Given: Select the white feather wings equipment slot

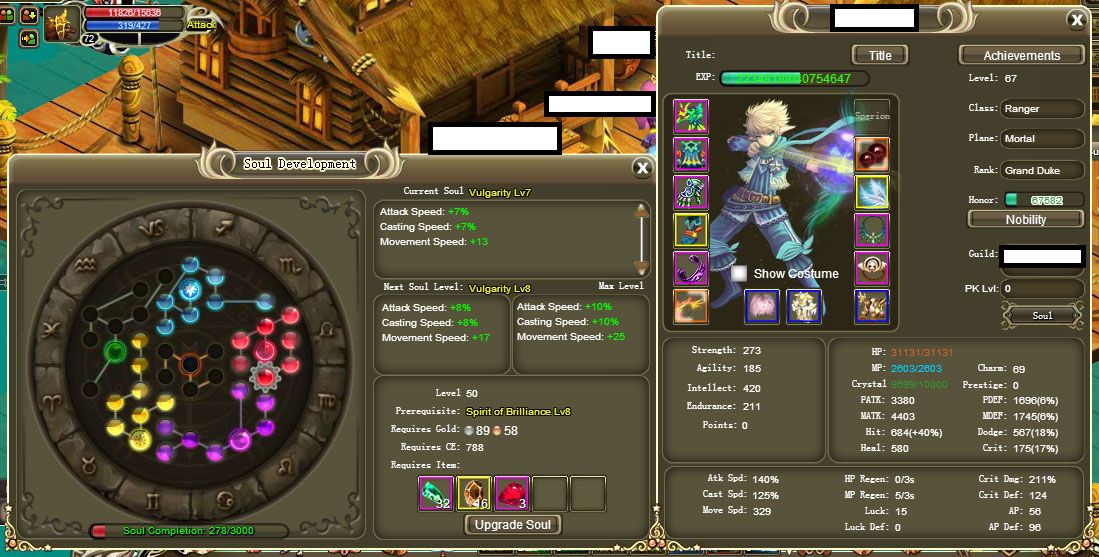Looking at the screenshot, I should [x=872, y=192].
